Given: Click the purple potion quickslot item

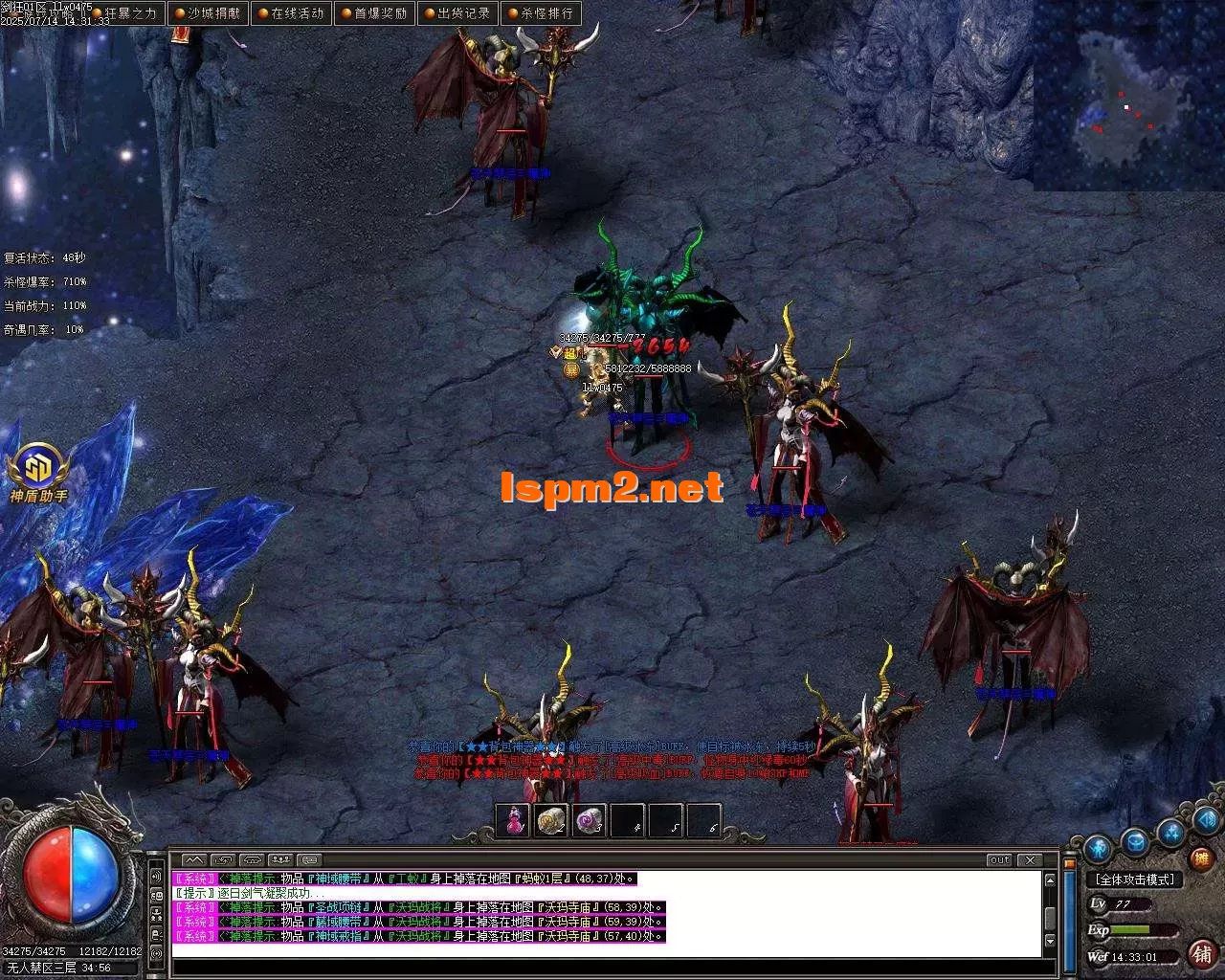Looking at the screenshot, I should (x=590, y=820).
